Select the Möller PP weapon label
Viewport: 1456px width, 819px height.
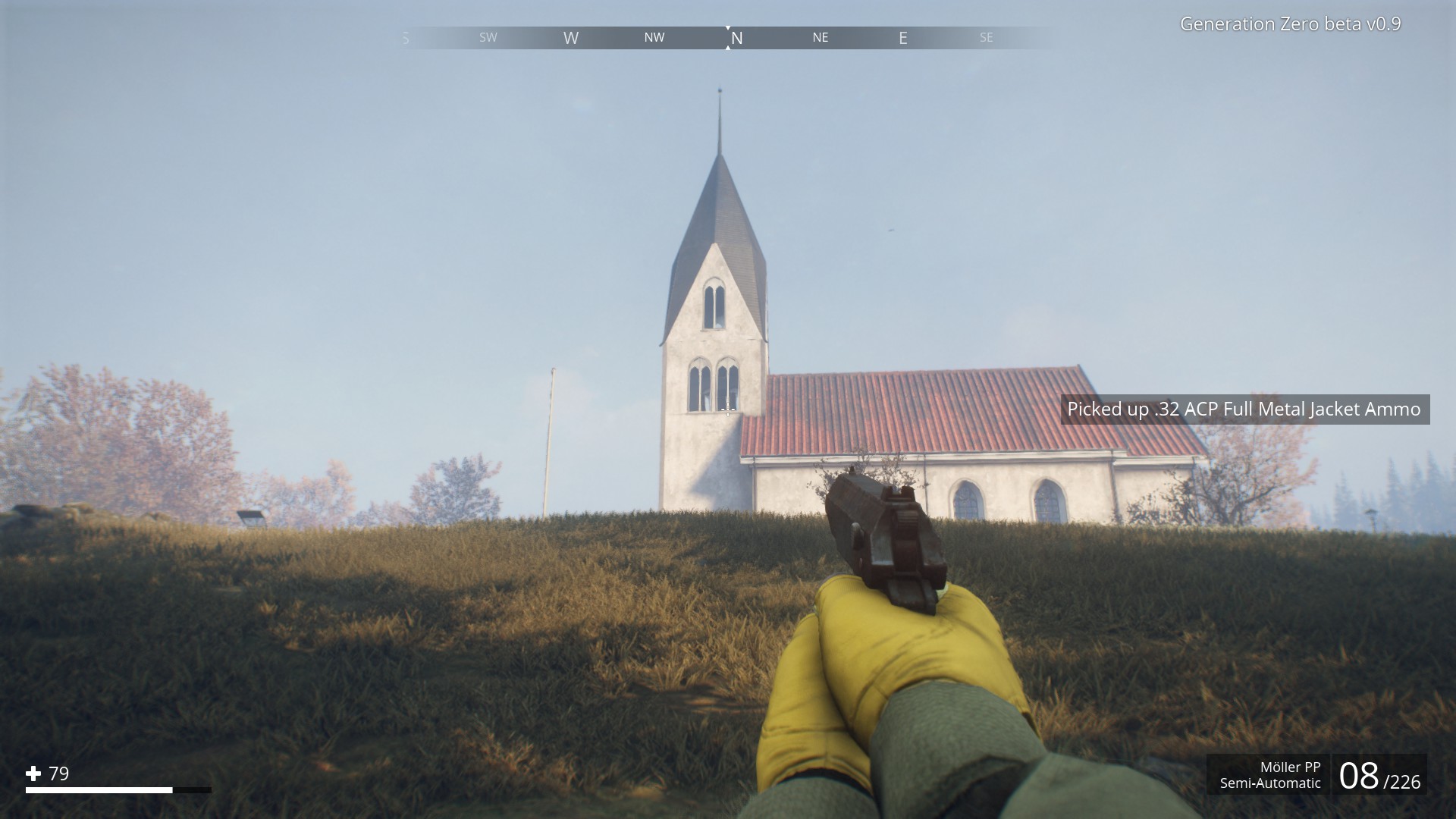pos(1289,767)
